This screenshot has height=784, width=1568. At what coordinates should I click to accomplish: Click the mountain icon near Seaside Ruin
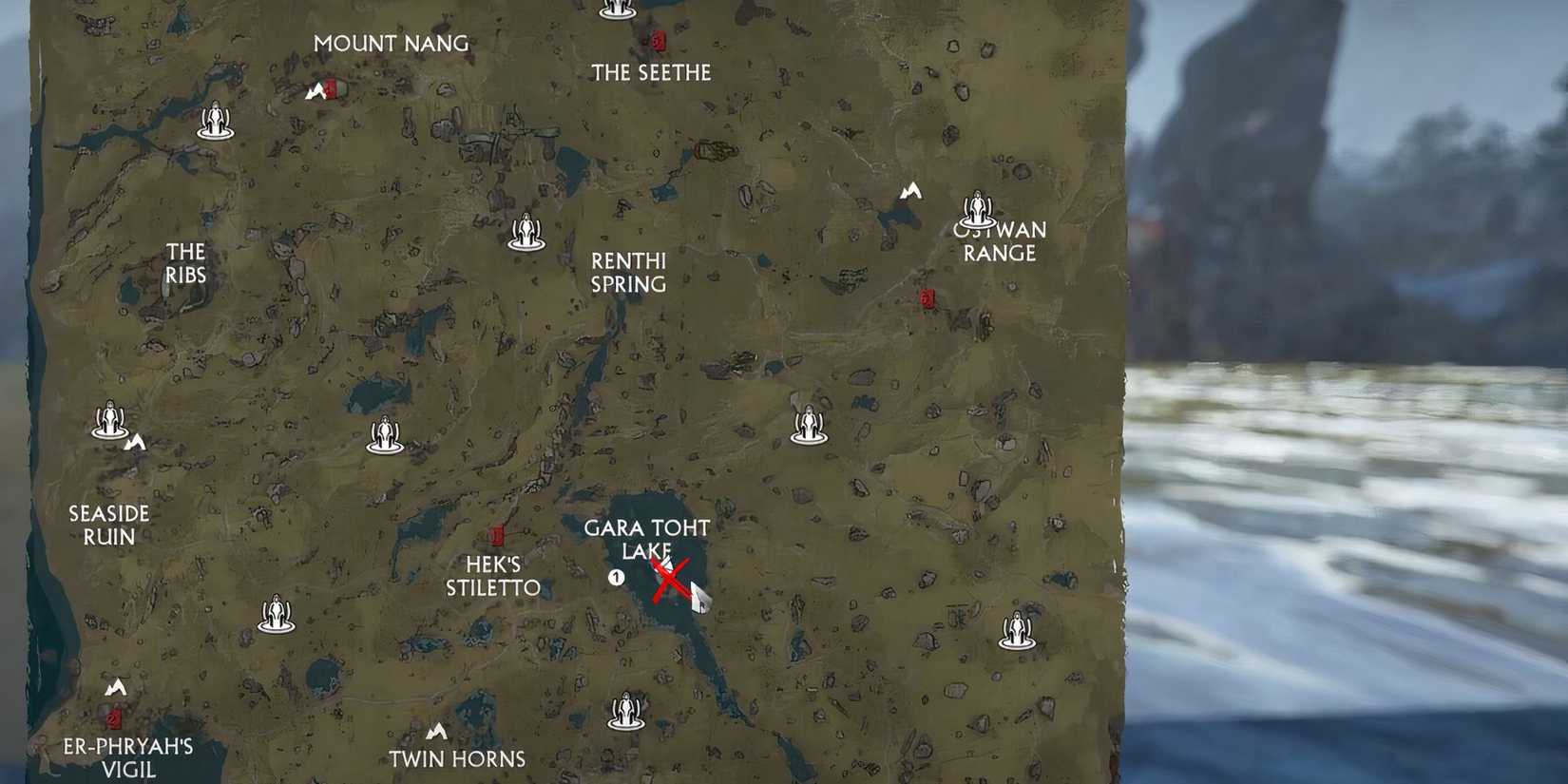click(x=136, y=441)
